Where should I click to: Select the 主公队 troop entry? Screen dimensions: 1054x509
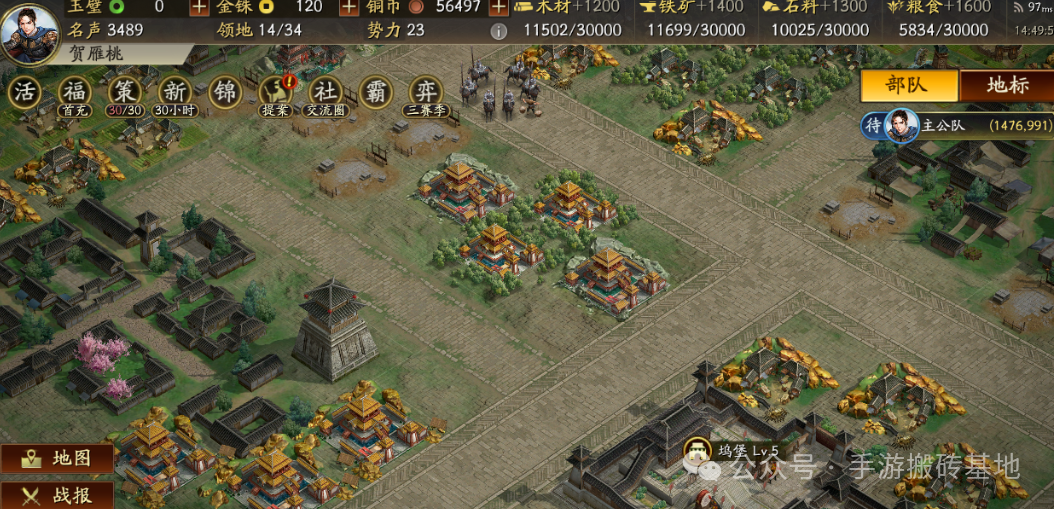click(958, 126)
